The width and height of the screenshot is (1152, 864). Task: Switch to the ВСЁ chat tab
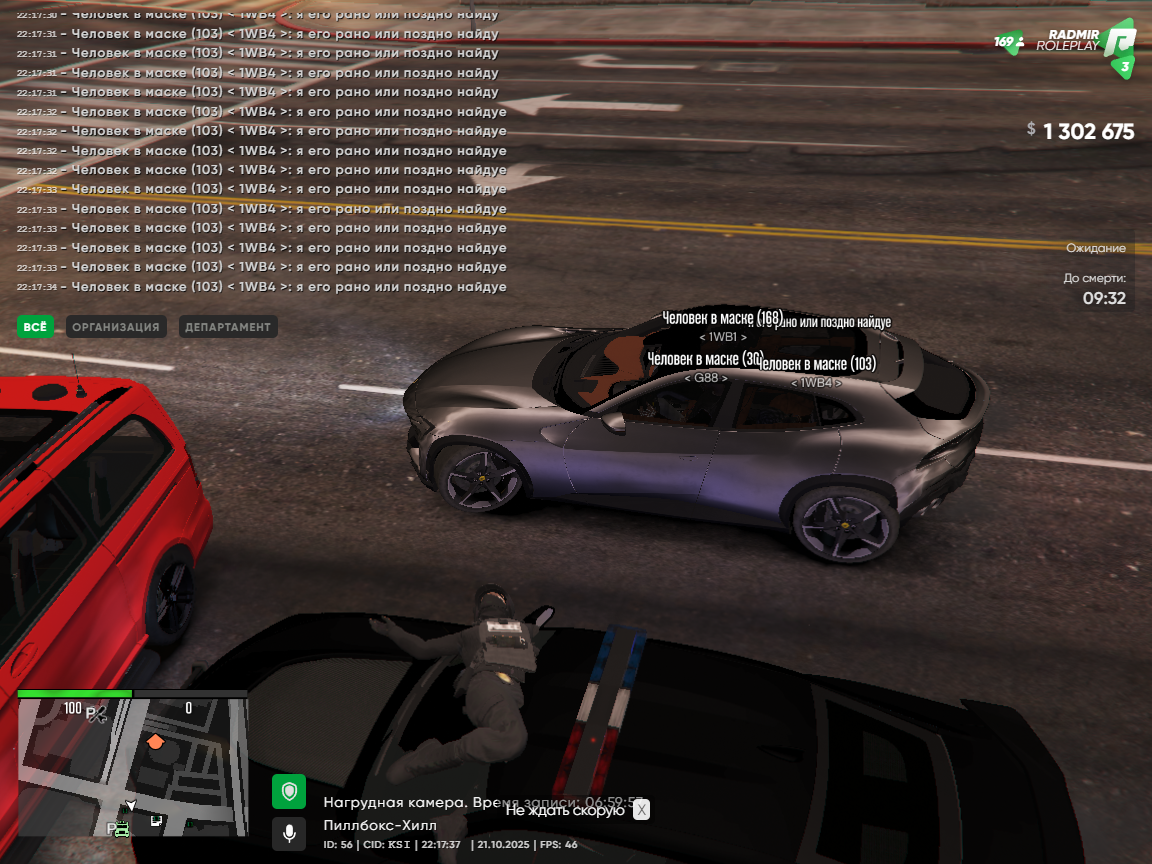[x=35, y=327]
